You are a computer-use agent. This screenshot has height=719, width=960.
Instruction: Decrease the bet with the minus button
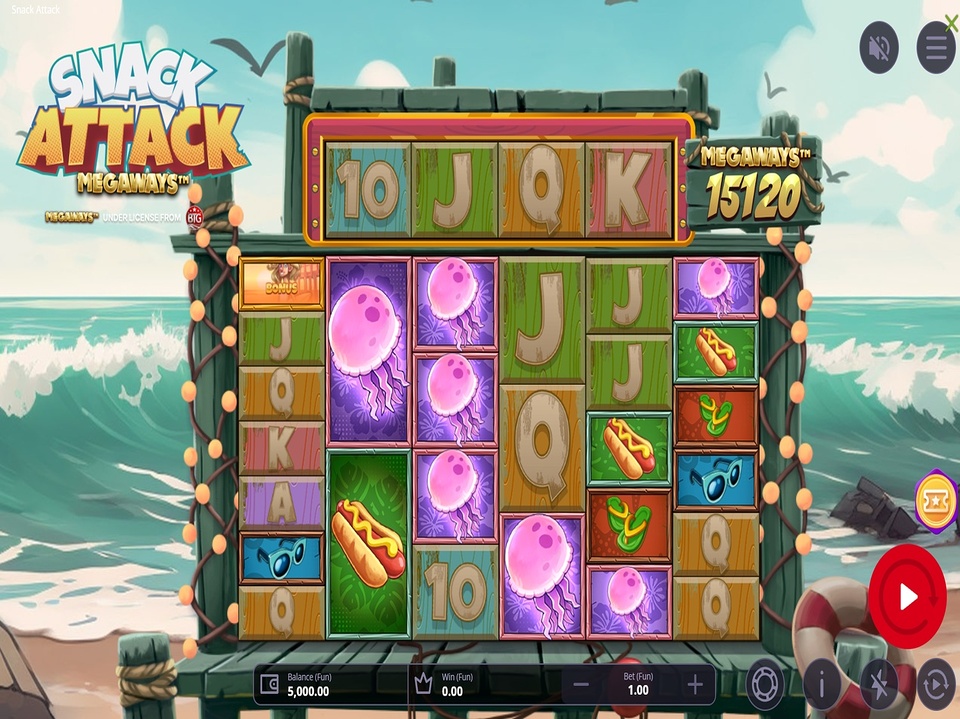click(580, 685)
